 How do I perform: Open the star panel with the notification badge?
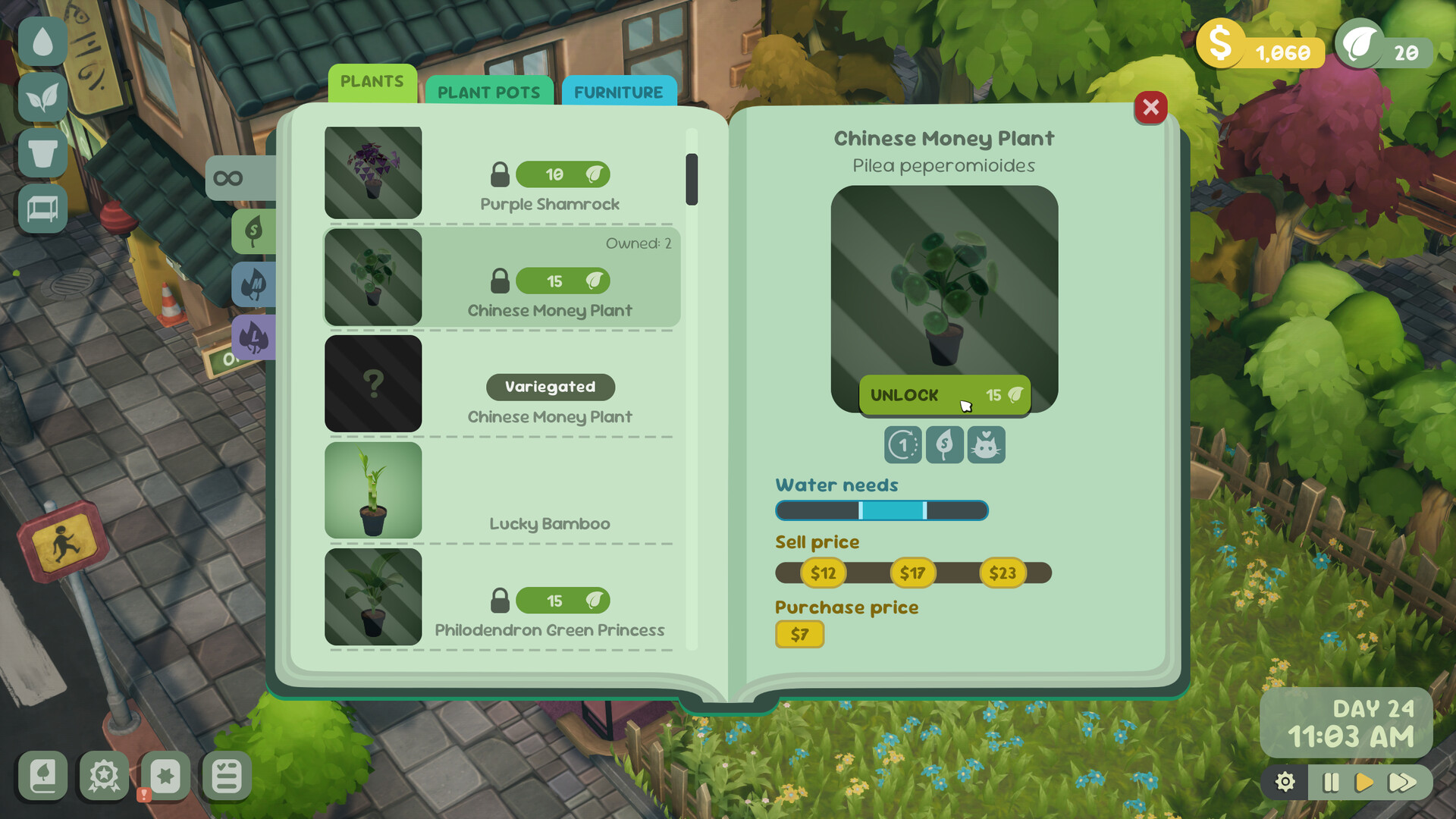165,777
